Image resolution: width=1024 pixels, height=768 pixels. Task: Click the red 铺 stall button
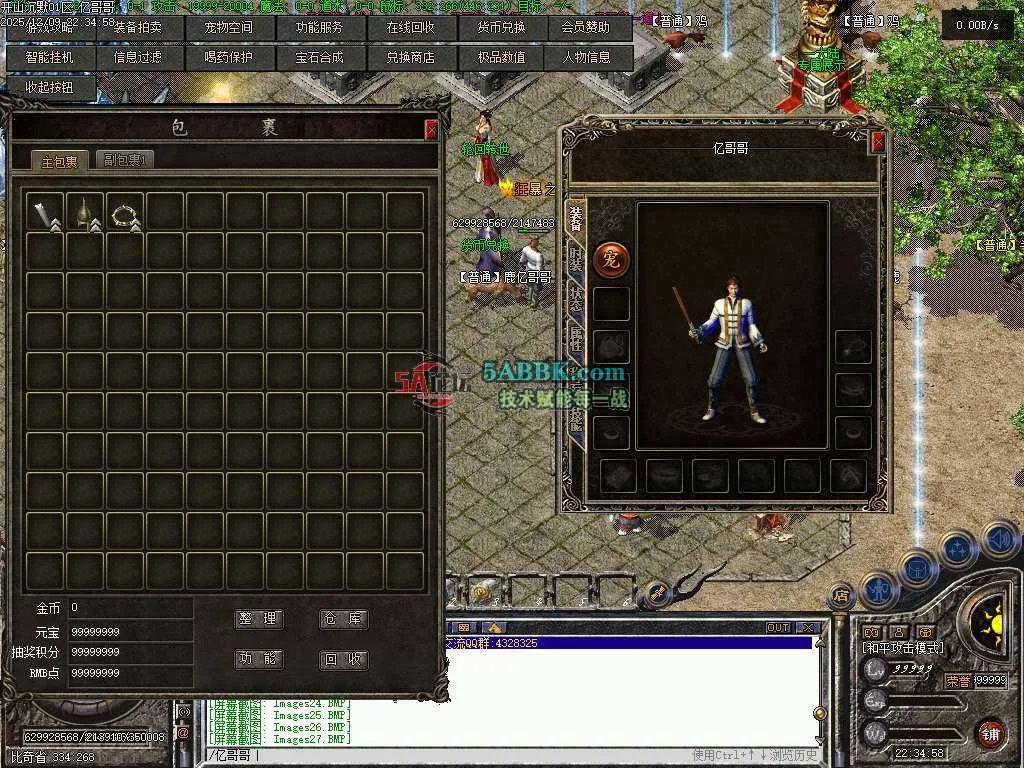(990, 732)
